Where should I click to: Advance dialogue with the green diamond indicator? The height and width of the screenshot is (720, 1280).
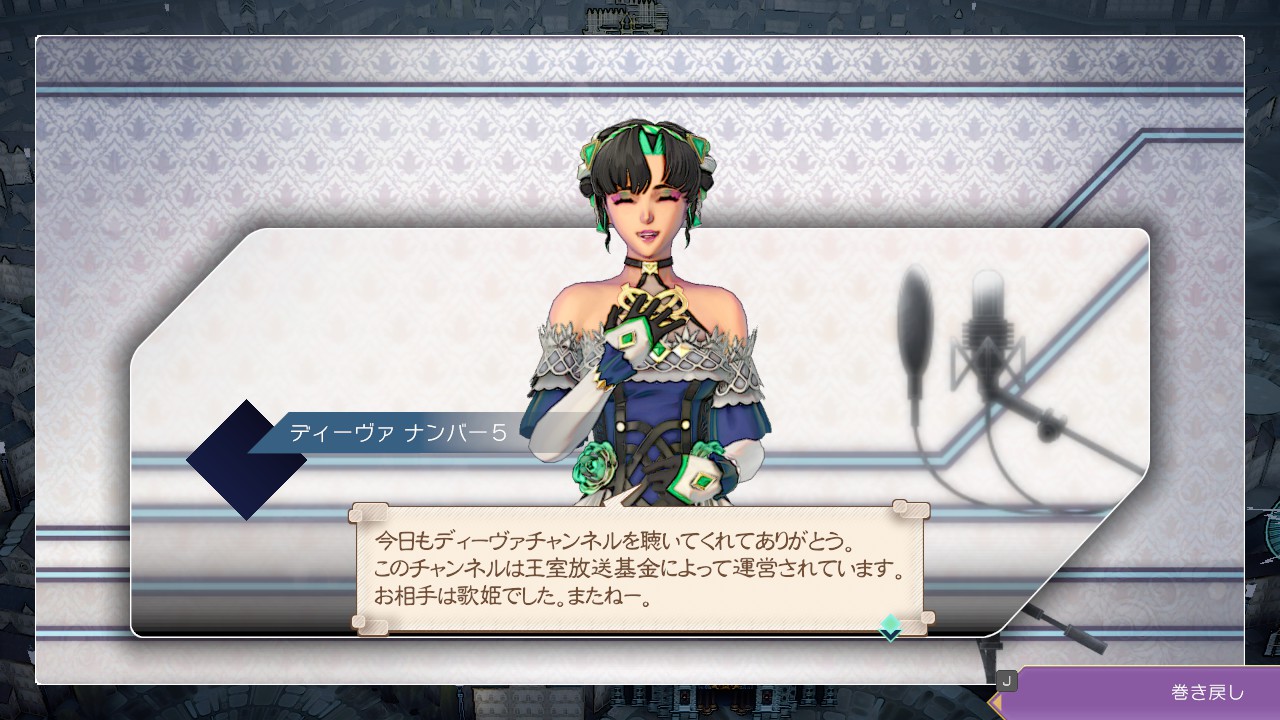890,626
